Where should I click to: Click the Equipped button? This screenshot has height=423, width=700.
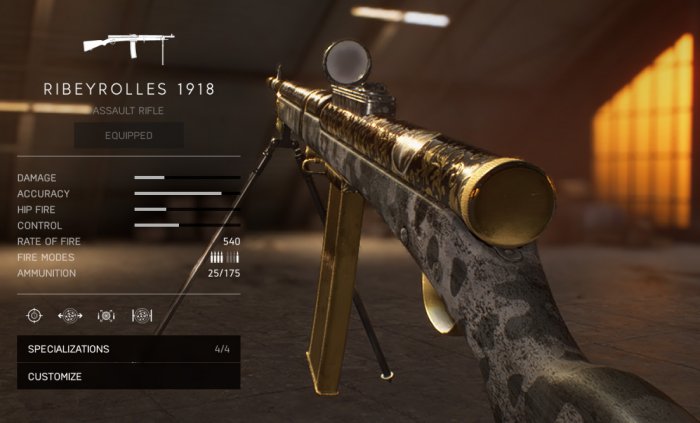coord(128,135)
